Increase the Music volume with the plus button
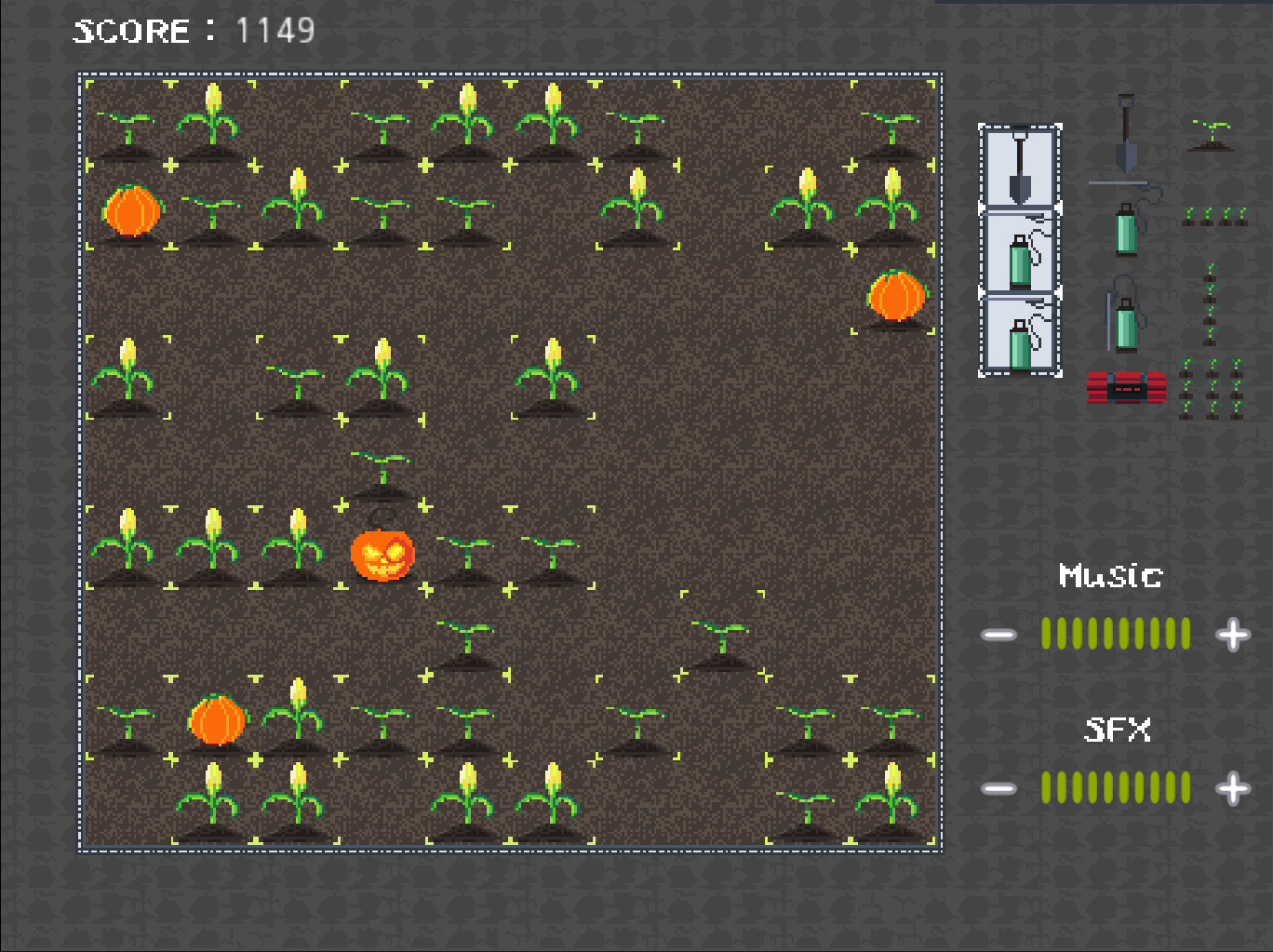 (x=1232, y=634)
